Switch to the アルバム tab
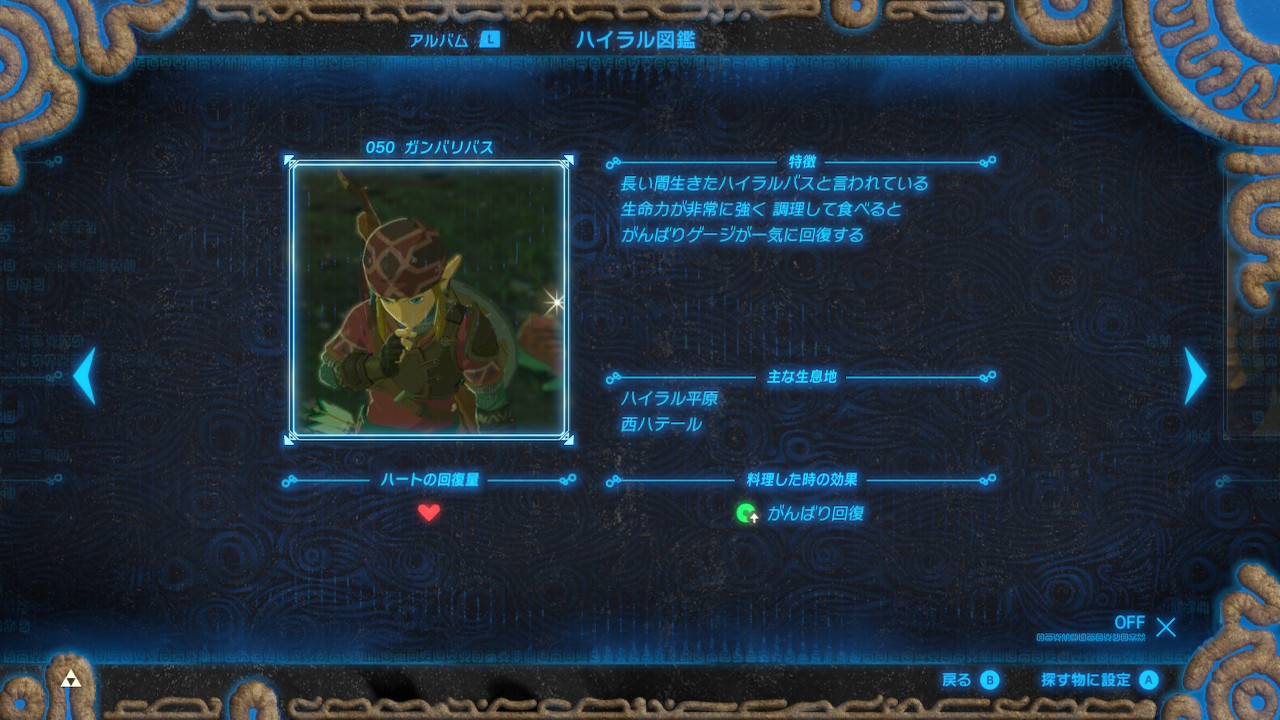Image resolution: width=1280 pixels, height=720 pixels. click(453, 40)
